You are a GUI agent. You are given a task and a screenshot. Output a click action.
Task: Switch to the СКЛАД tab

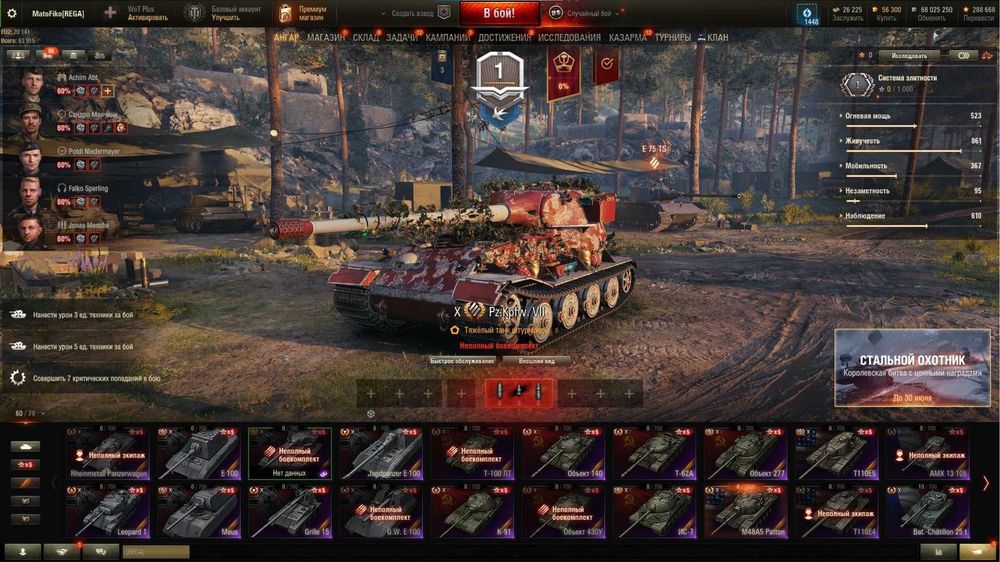click(366, 38)
